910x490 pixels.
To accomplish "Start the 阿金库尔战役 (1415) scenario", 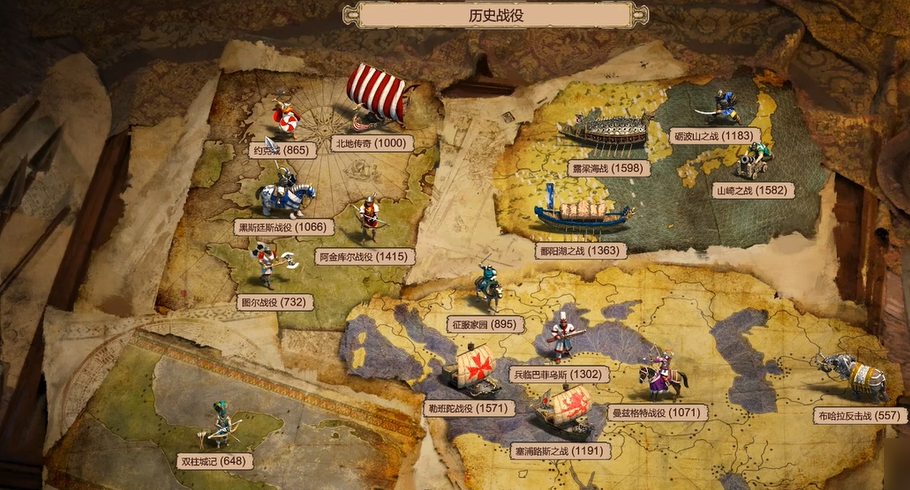I will [364, 256].
